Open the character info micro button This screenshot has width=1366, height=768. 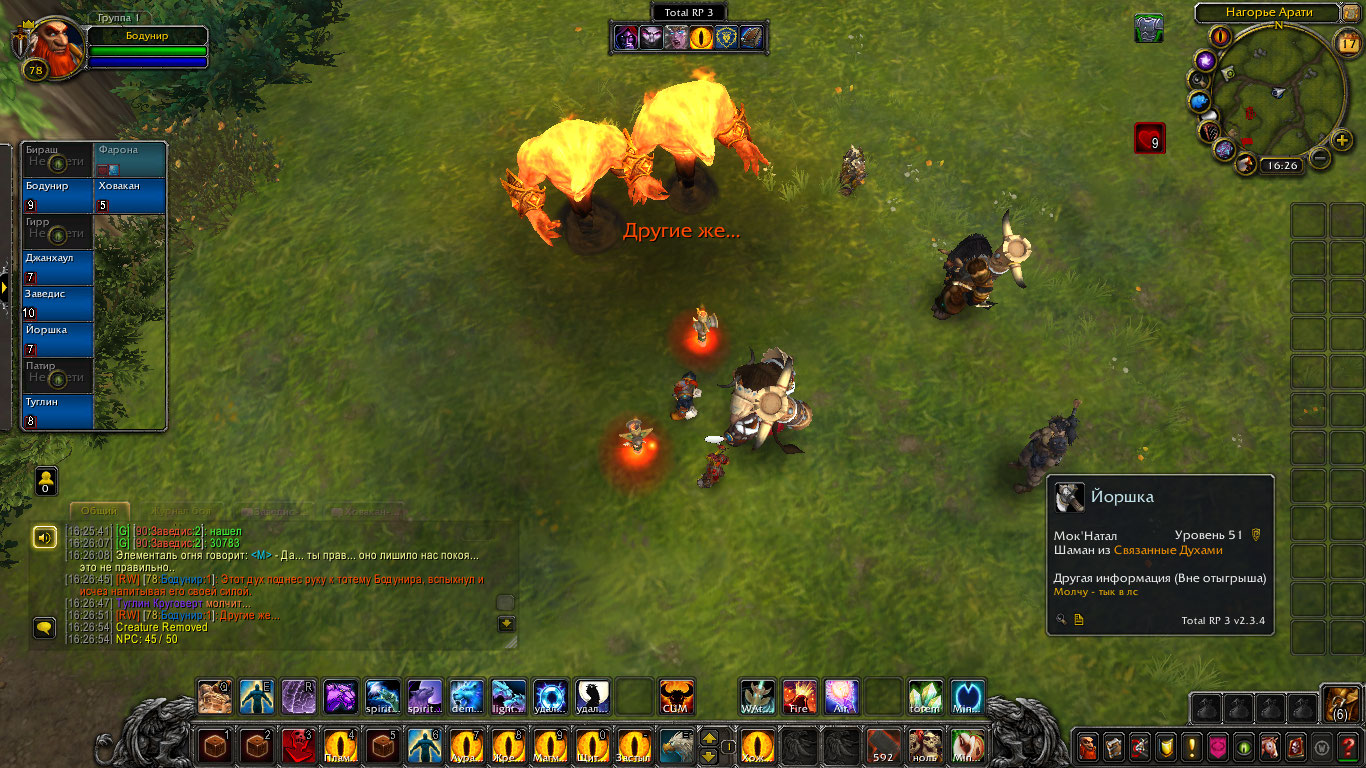tap(1088, 746)
